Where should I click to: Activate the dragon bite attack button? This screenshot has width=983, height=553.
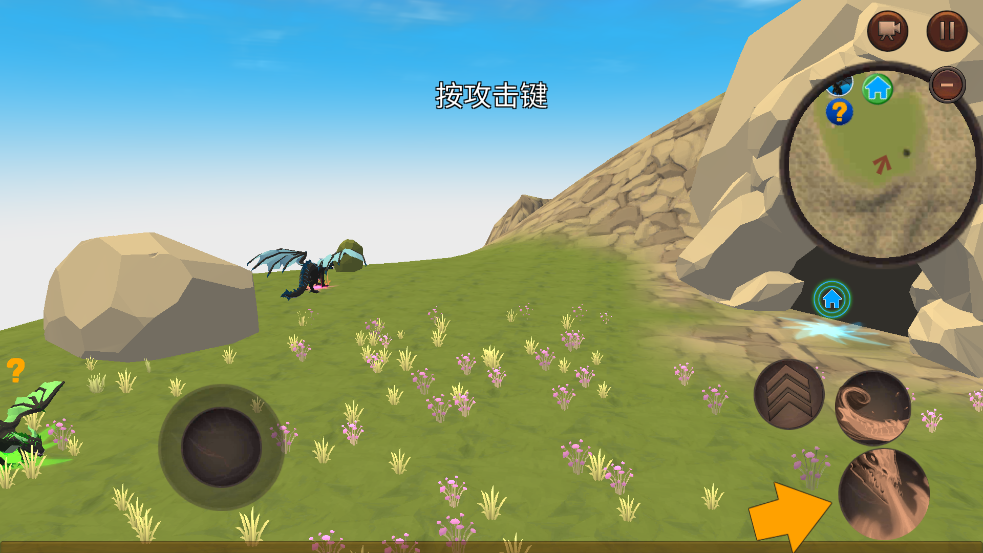pyautogui.click(x=884, y=493)
